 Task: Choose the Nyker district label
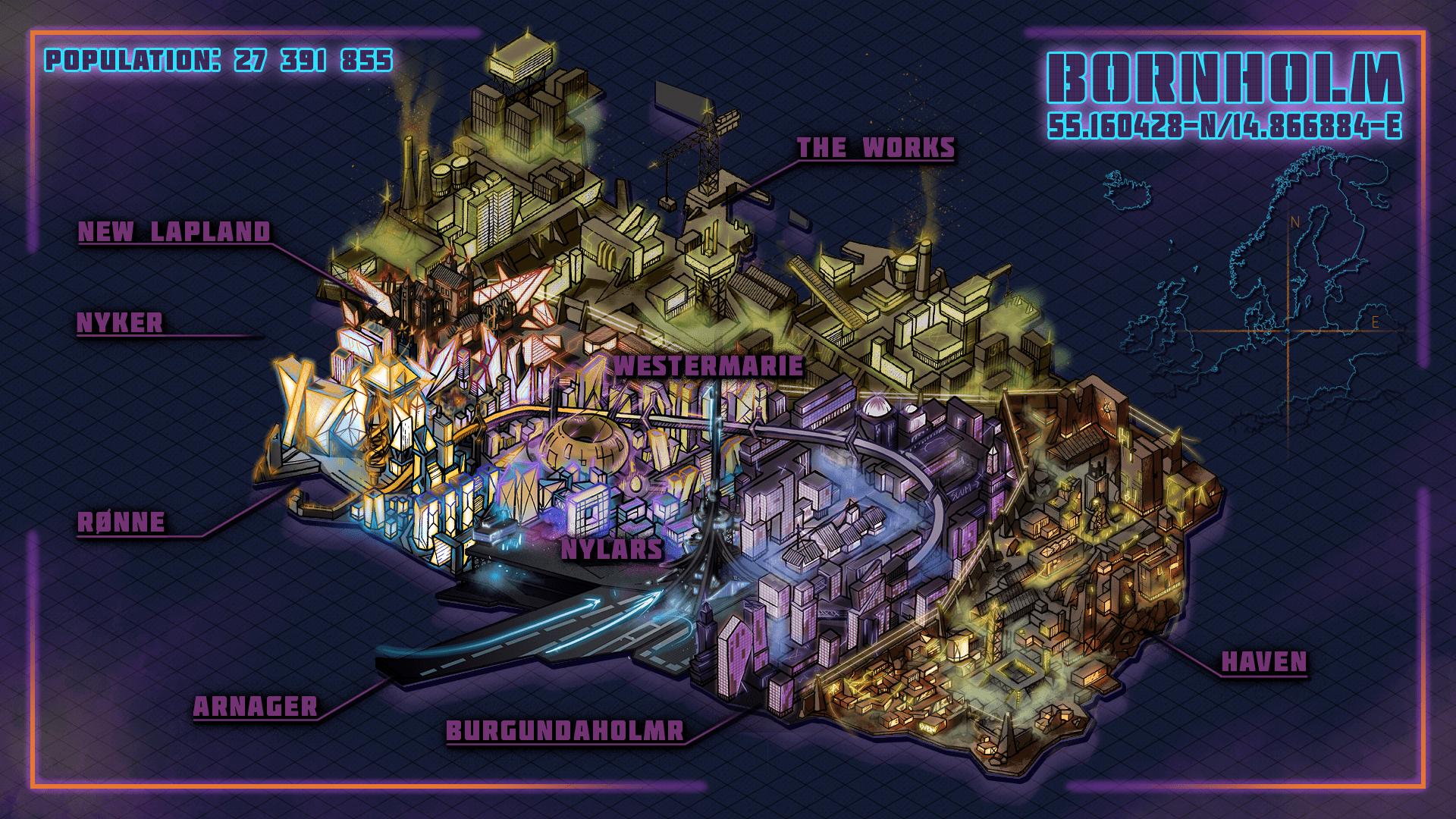[x=120, y=323]
